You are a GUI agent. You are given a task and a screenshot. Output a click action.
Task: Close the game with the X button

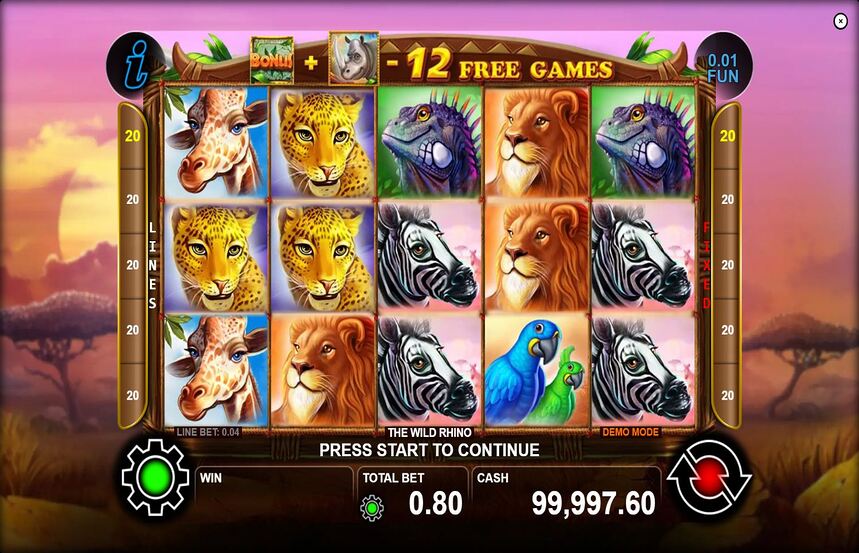pyautogui.click(x=840, y=21)
